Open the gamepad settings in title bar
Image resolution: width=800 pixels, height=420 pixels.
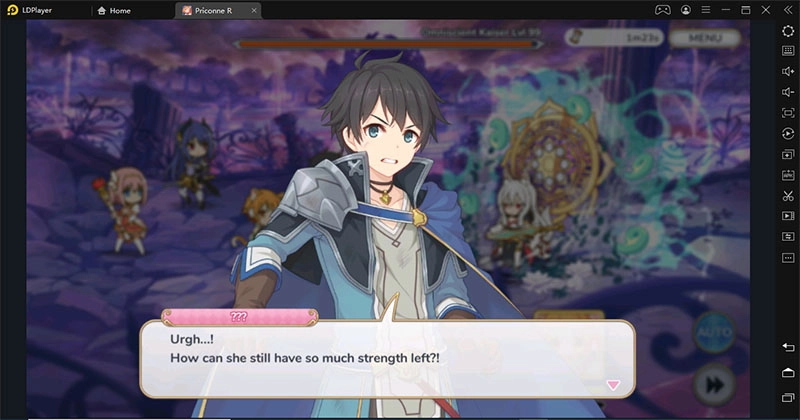[x=661, y=10]
